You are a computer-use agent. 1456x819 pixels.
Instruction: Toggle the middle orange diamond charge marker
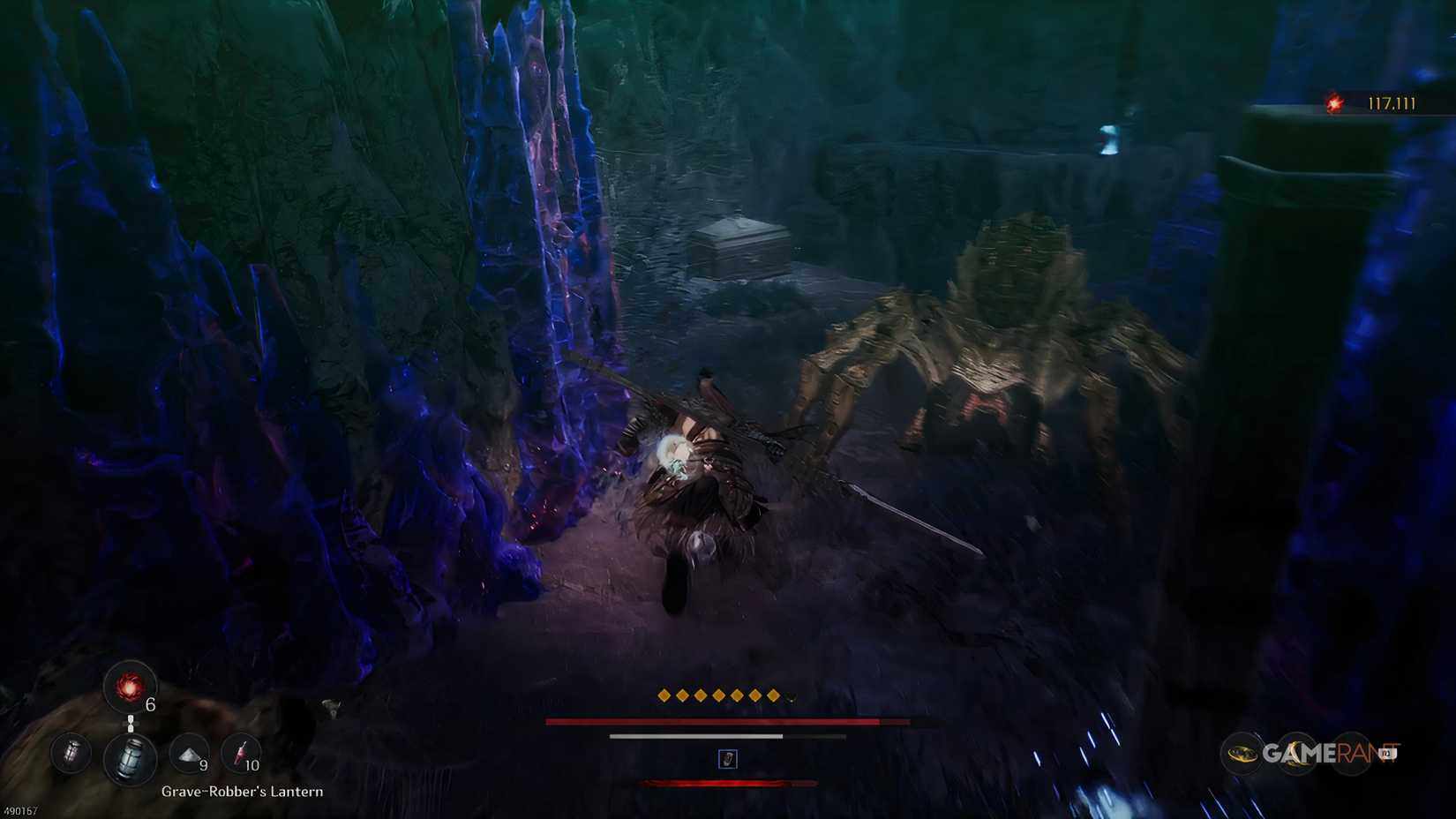[x=717, y=695]
